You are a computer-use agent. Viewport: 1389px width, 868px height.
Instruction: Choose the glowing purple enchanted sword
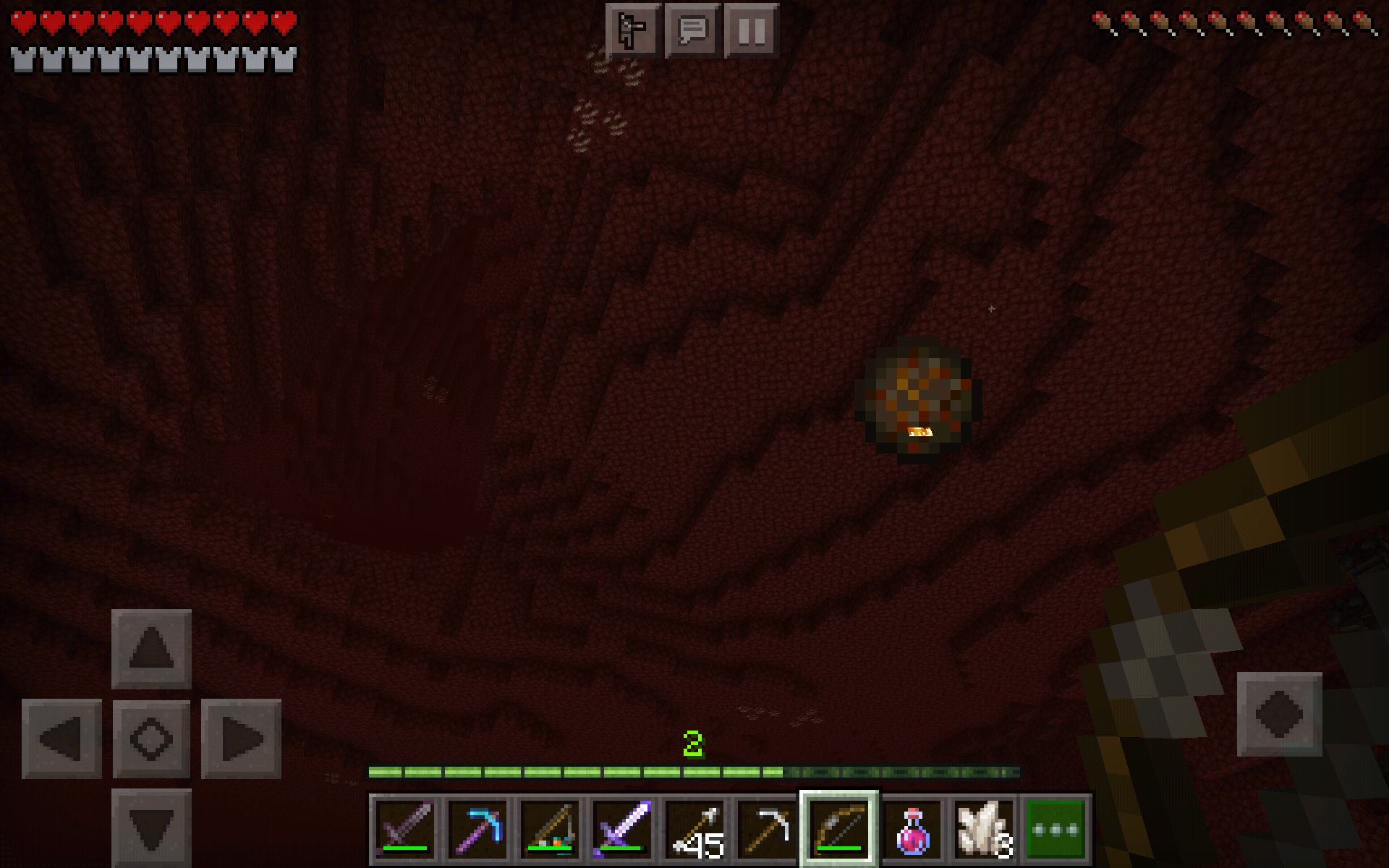pos(622,829)
